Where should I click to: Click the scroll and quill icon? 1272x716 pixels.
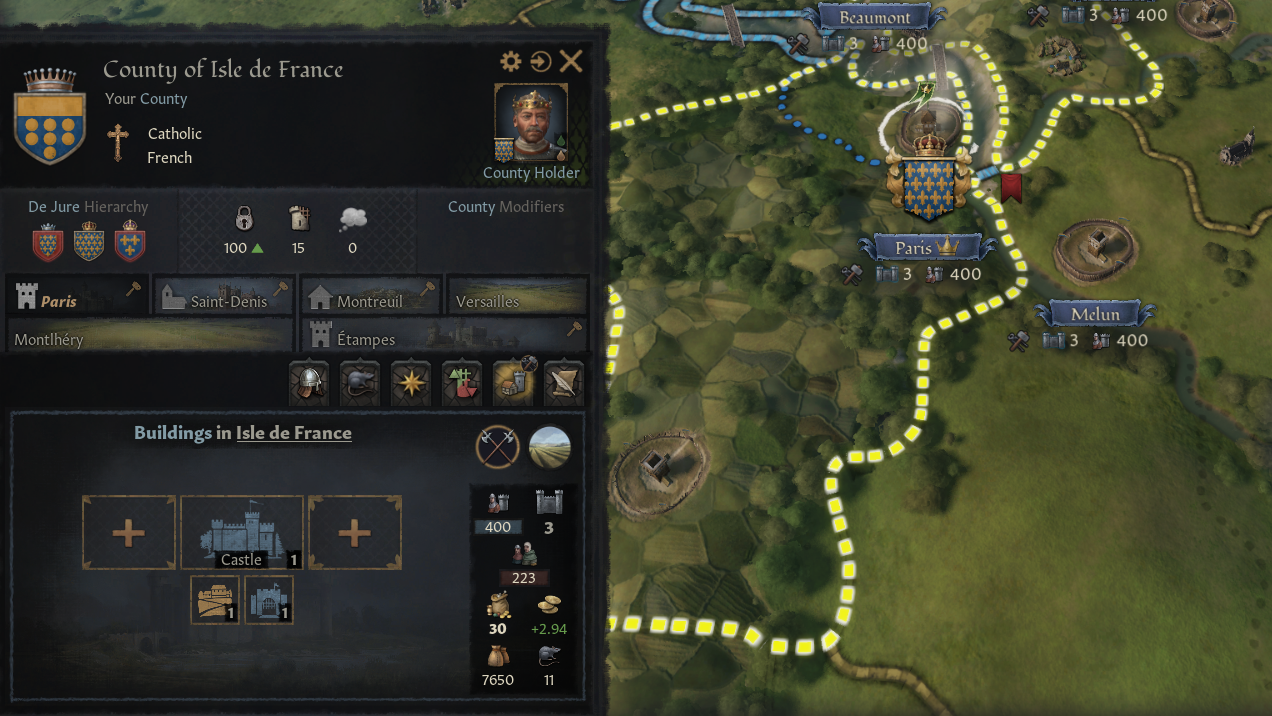tap(563, 384)
